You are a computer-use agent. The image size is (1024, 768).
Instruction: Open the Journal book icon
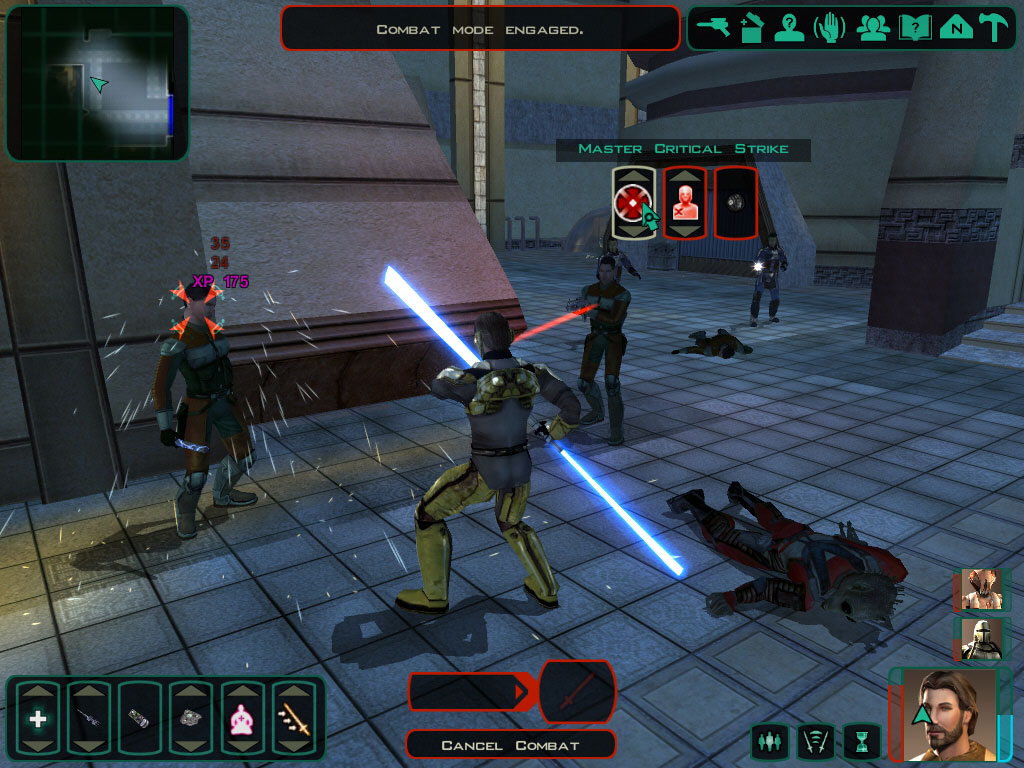point(914,27)
